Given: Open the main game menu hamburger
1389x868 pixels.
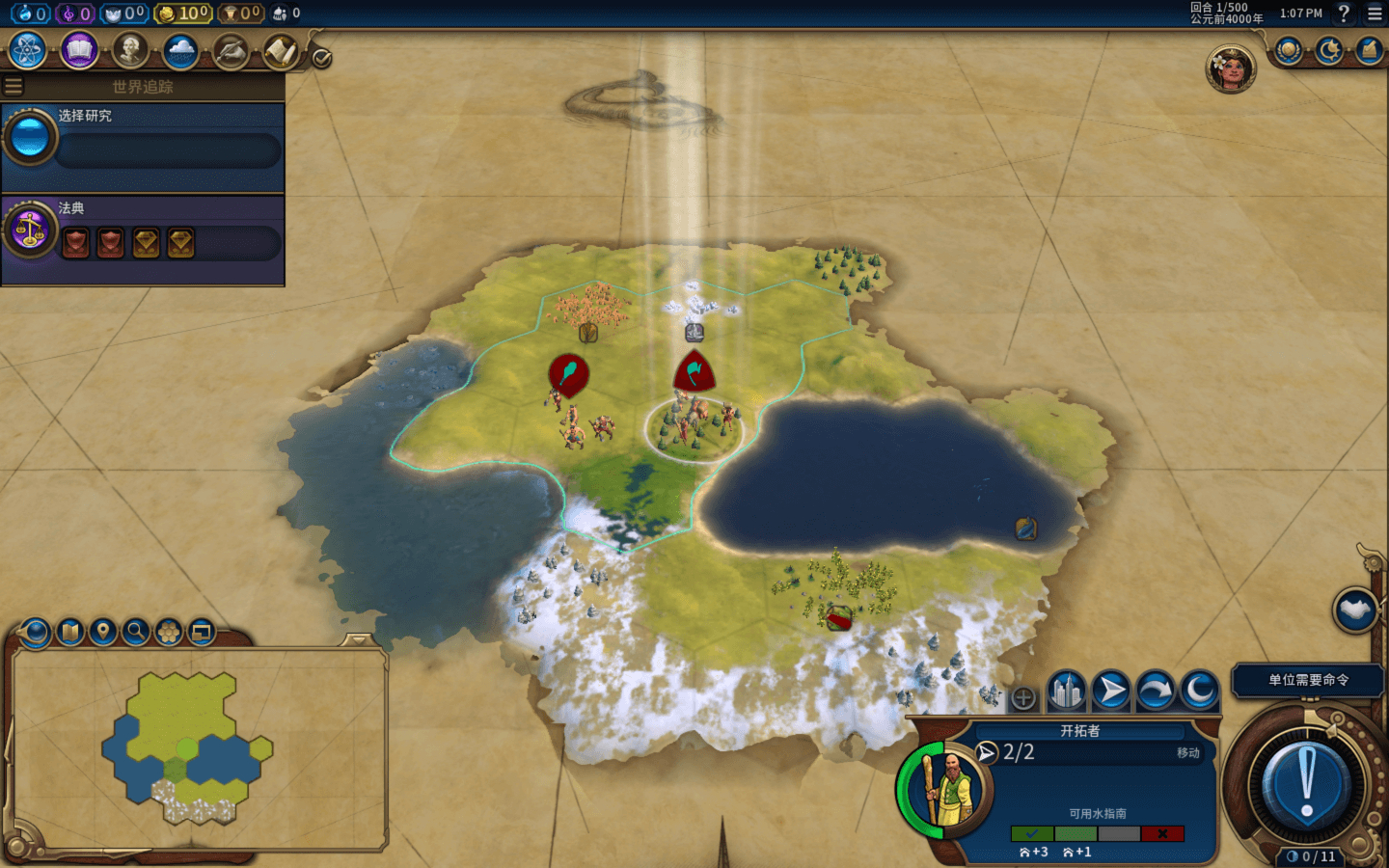Looking at the screenshot, I should point(1375,14).
